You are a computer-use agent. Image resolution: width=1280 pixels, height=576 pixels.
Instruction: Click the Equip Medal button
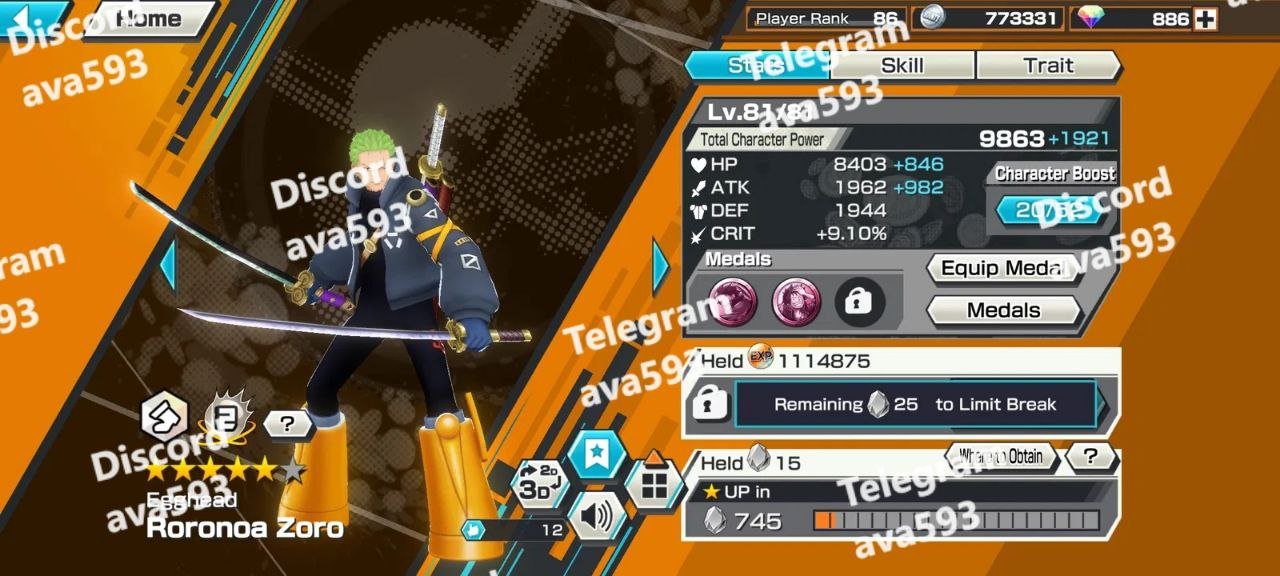1004,269
